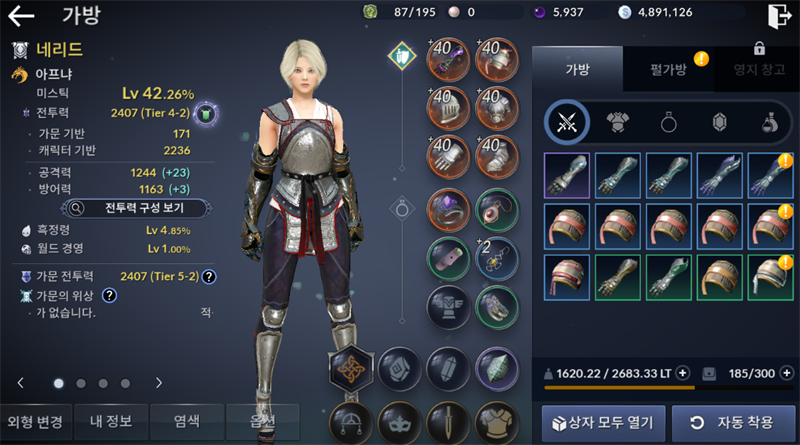Expand bag weight limit with plus button
The width and height of the screenshot is (800, 445).
(683, 373)
